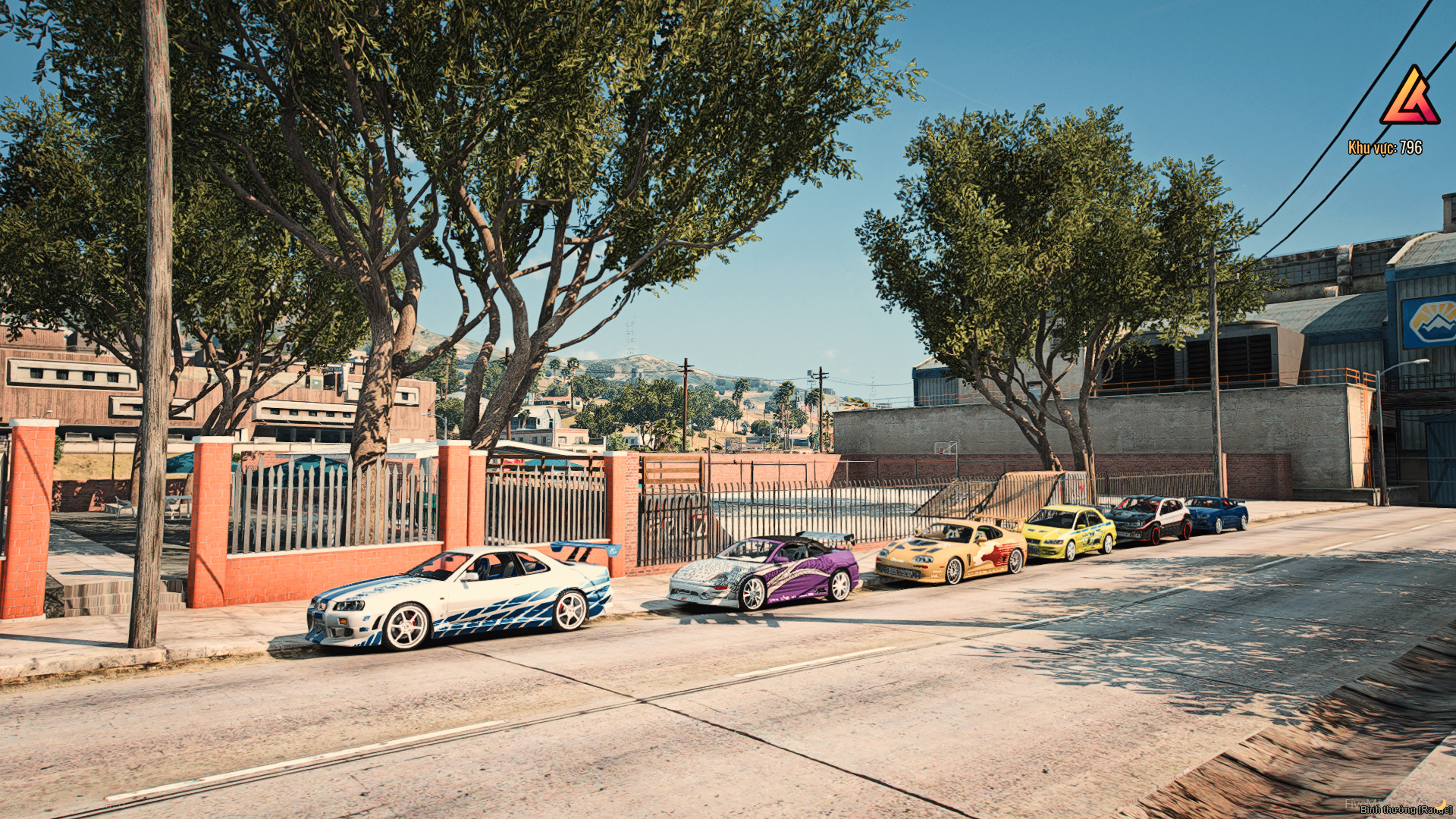Select the Bình thường voice range indicator

tap(1404, 809)
